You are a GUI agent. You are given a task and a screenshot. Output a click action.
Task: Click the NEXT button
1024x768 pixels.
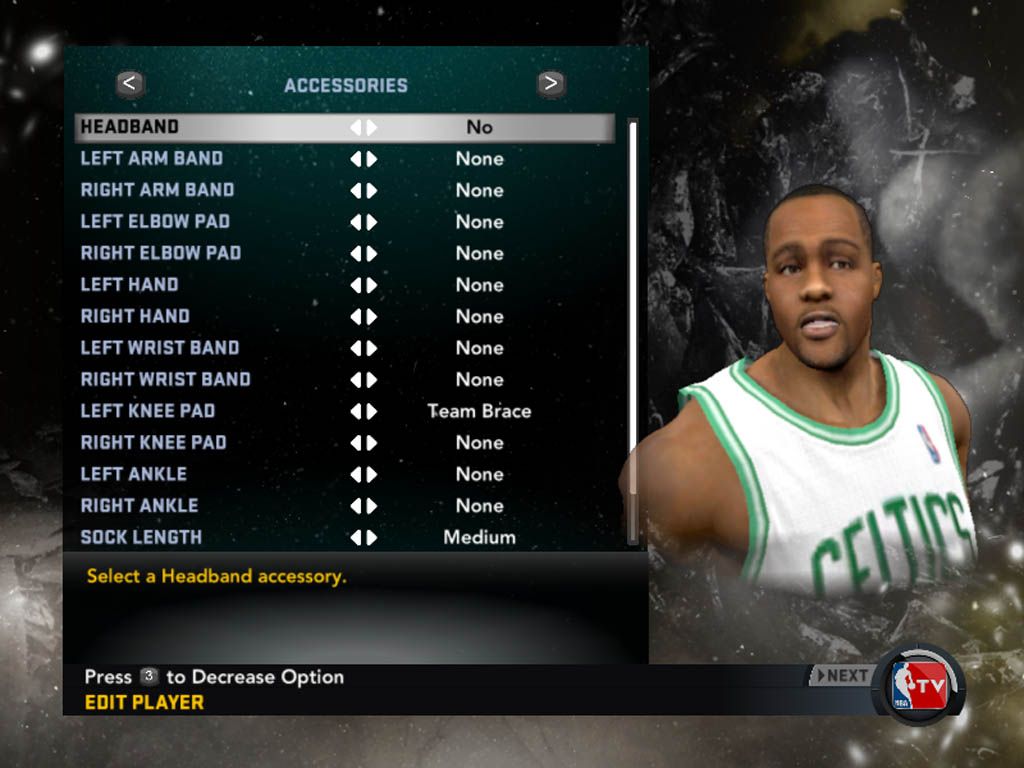pyautogui.click(x=840, y=676)
